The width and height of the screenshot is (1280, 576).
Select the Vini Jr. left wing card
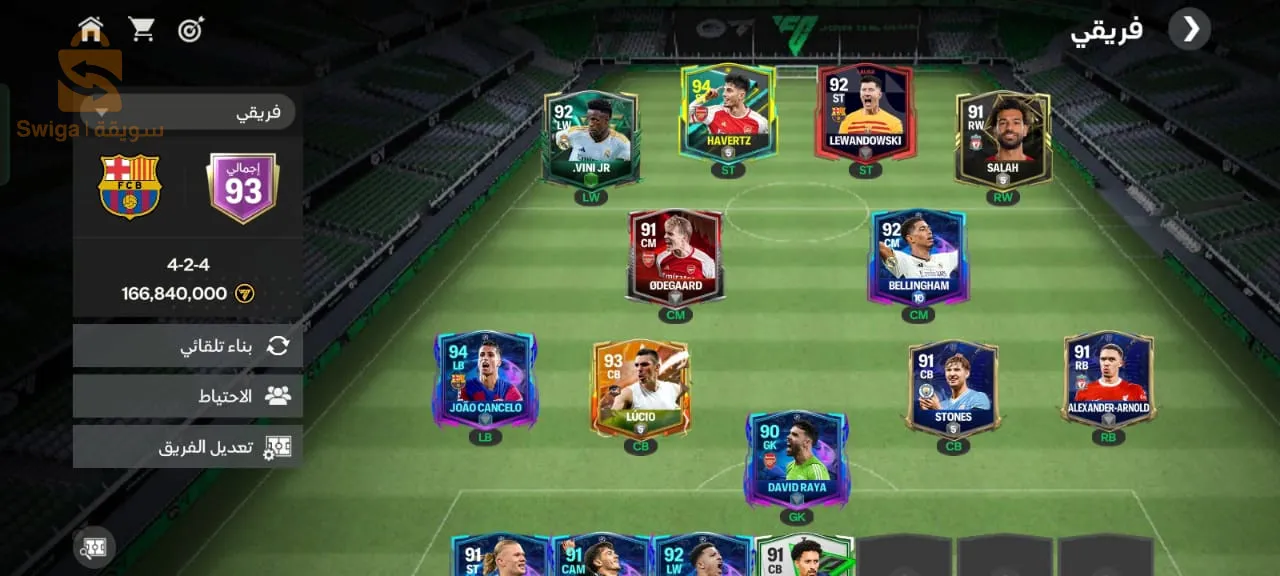(x=591, y=139)
